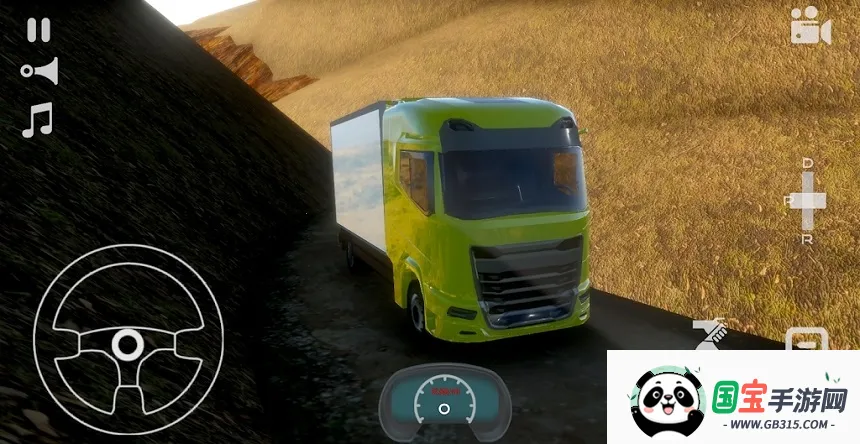This screenshot has width=860, height=444.
Task: Pause the game with the pause icon
Action: [38, 30]
